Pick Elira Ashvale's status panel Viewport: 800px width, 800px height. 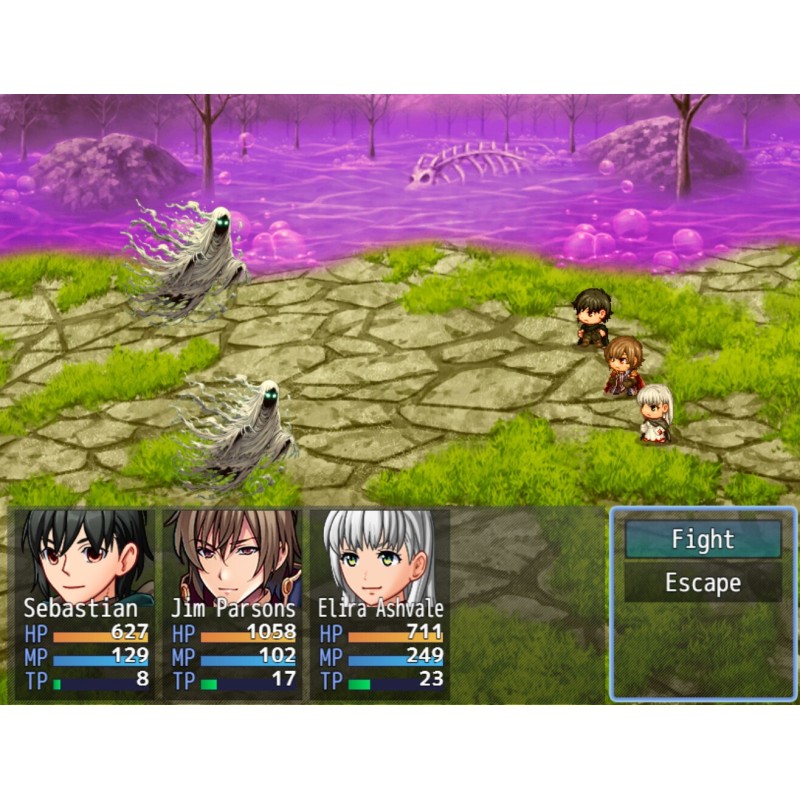click(380, 603)
